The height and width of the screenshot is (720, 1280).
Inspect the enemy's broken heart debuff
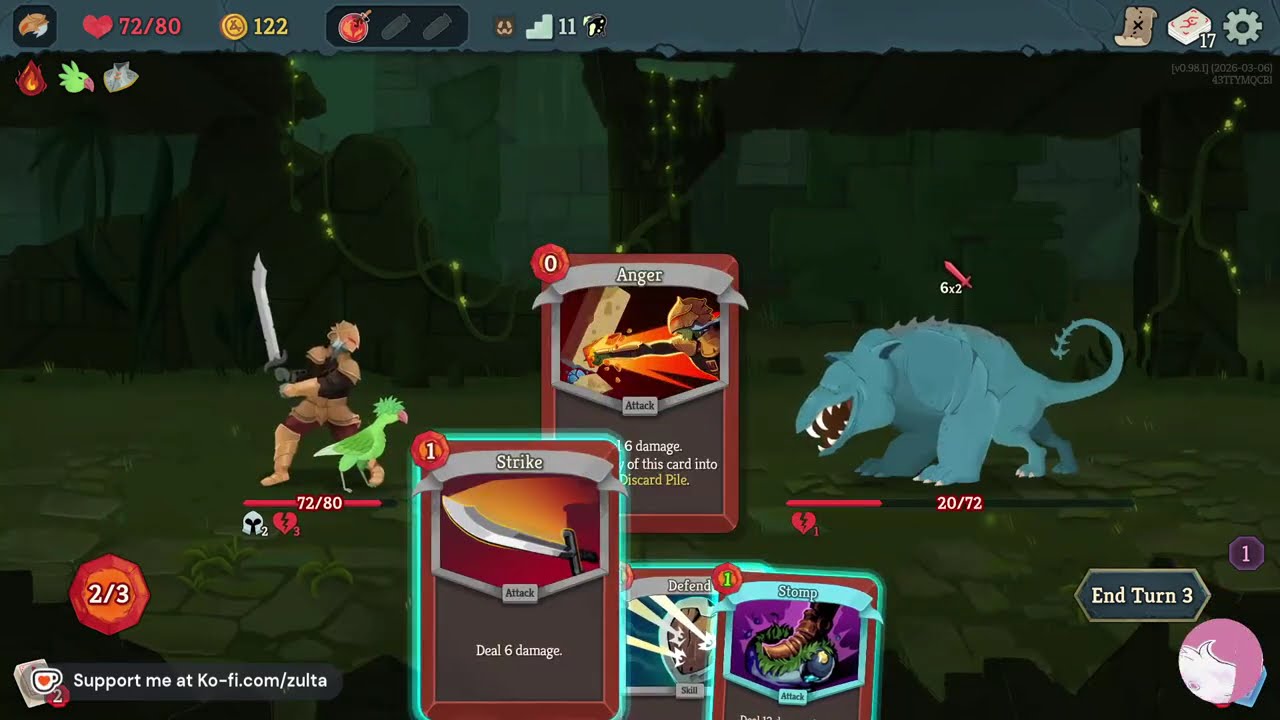tap(803, 523)
